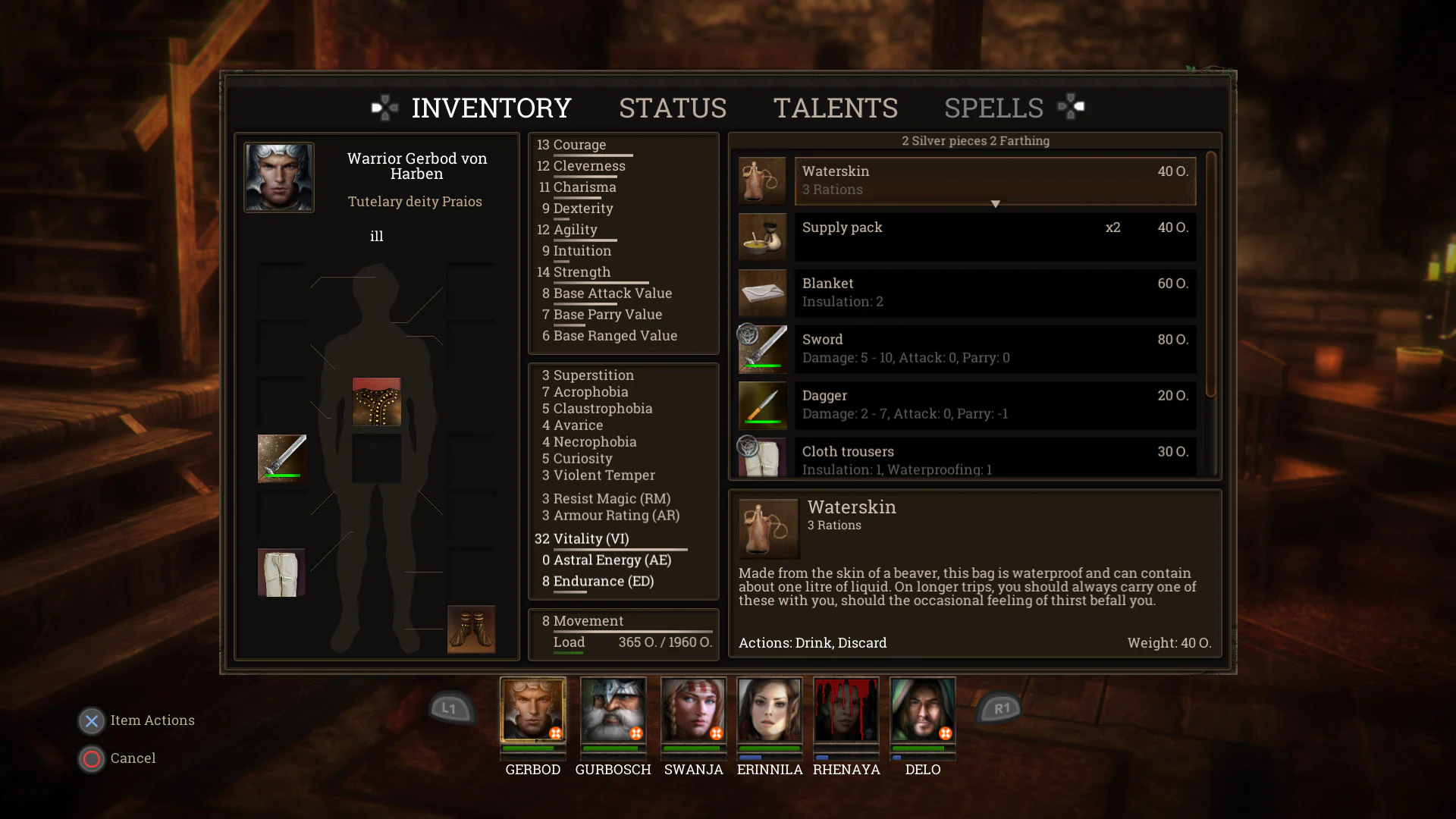Expand the Waterskin entry with its arrow
Viewport: 1456px width, 819px height.
(995, 203)
